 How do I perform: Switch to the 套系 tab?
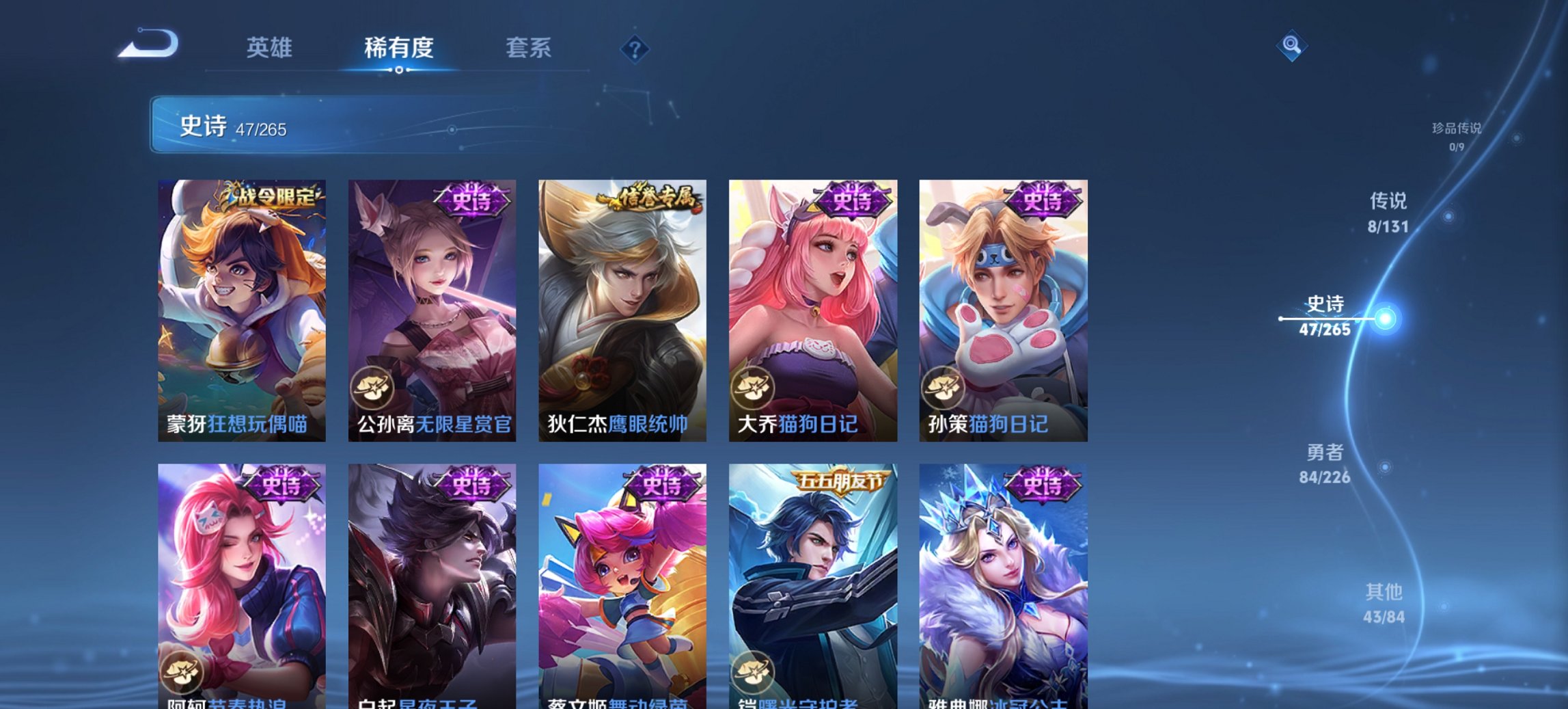click(x=529, y=48)
